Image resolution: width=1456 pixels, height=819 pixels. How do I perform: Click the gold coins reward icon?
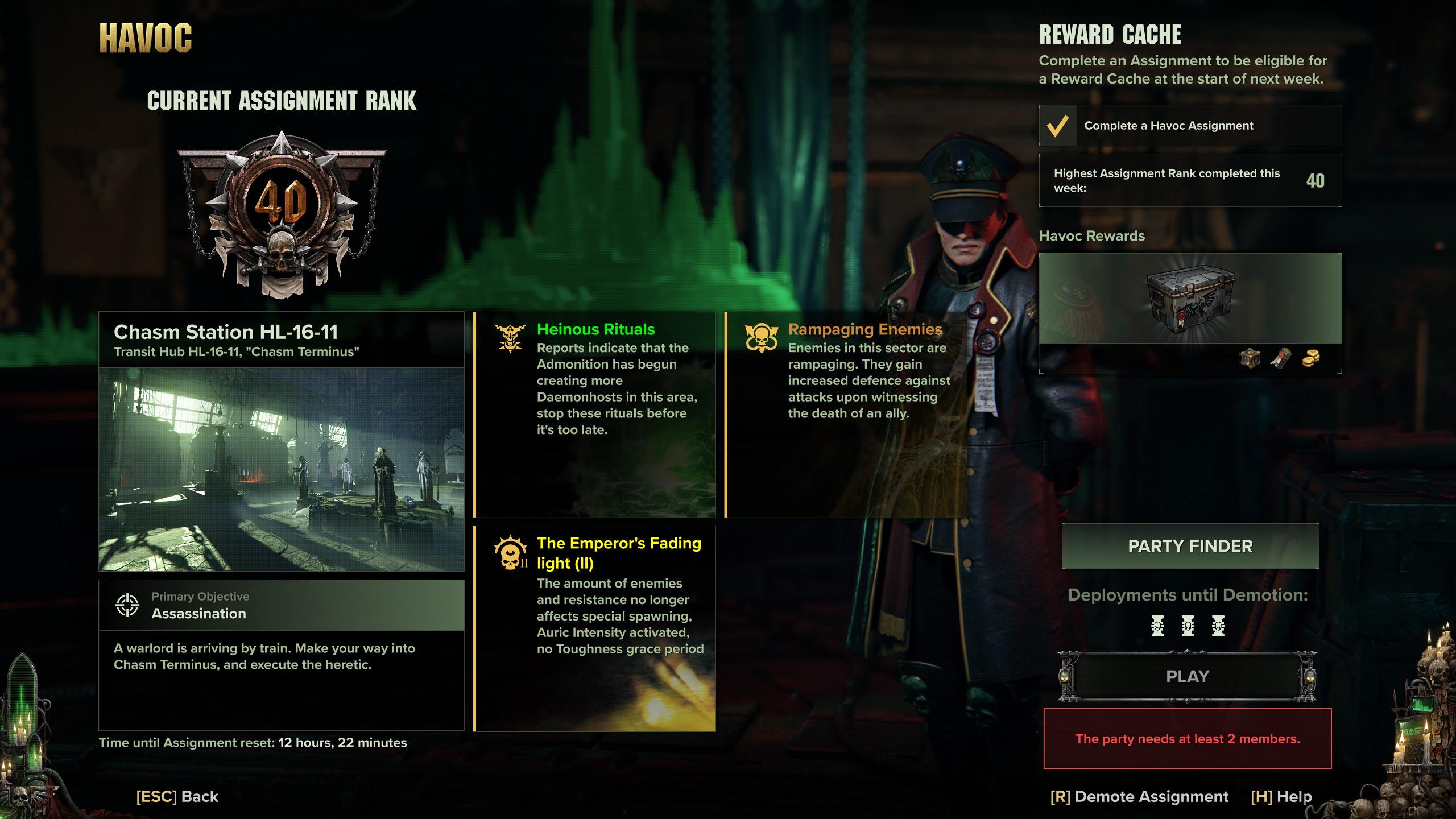1311,358
